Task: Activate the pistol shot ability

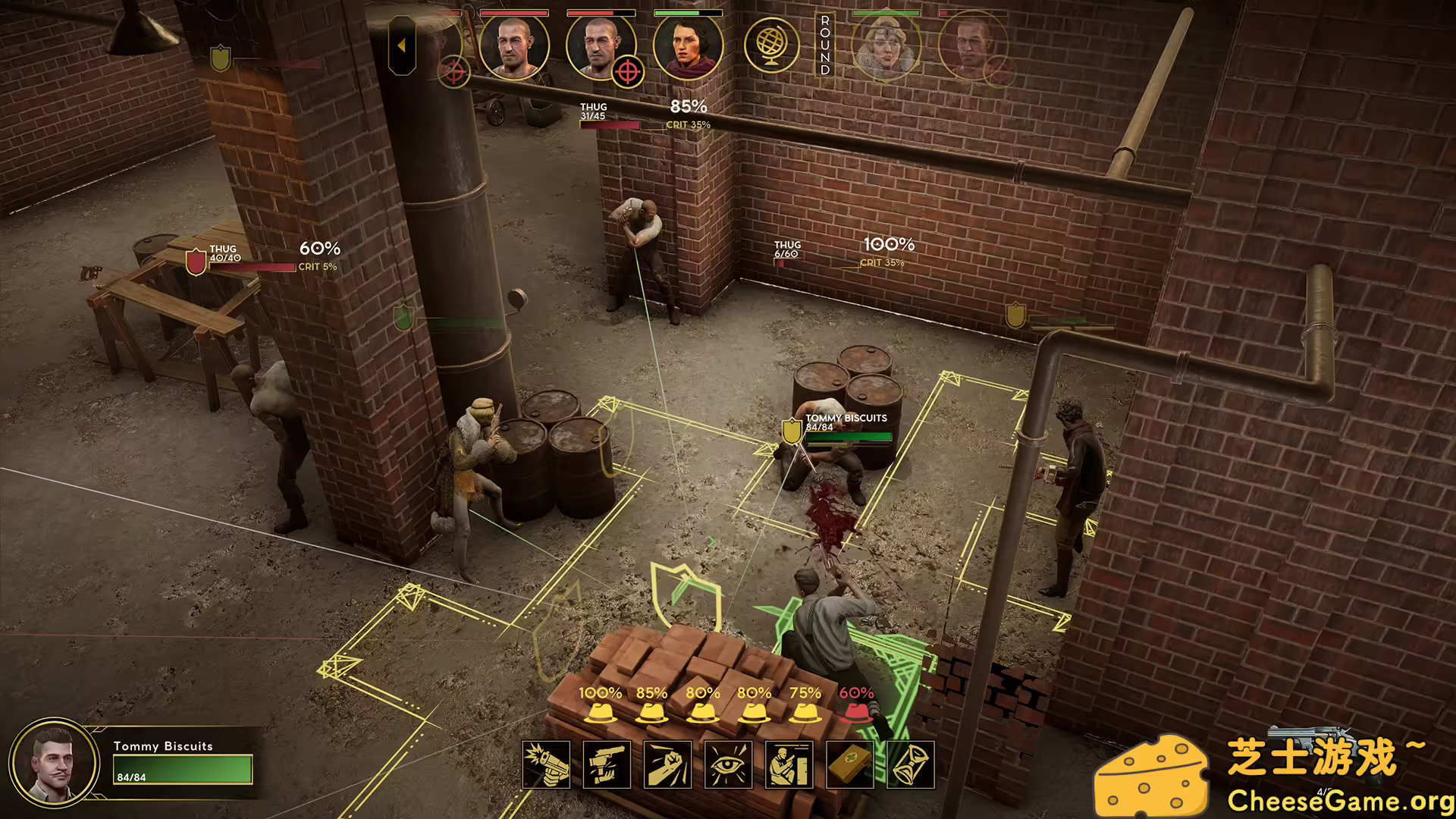Action: [546, 764]
